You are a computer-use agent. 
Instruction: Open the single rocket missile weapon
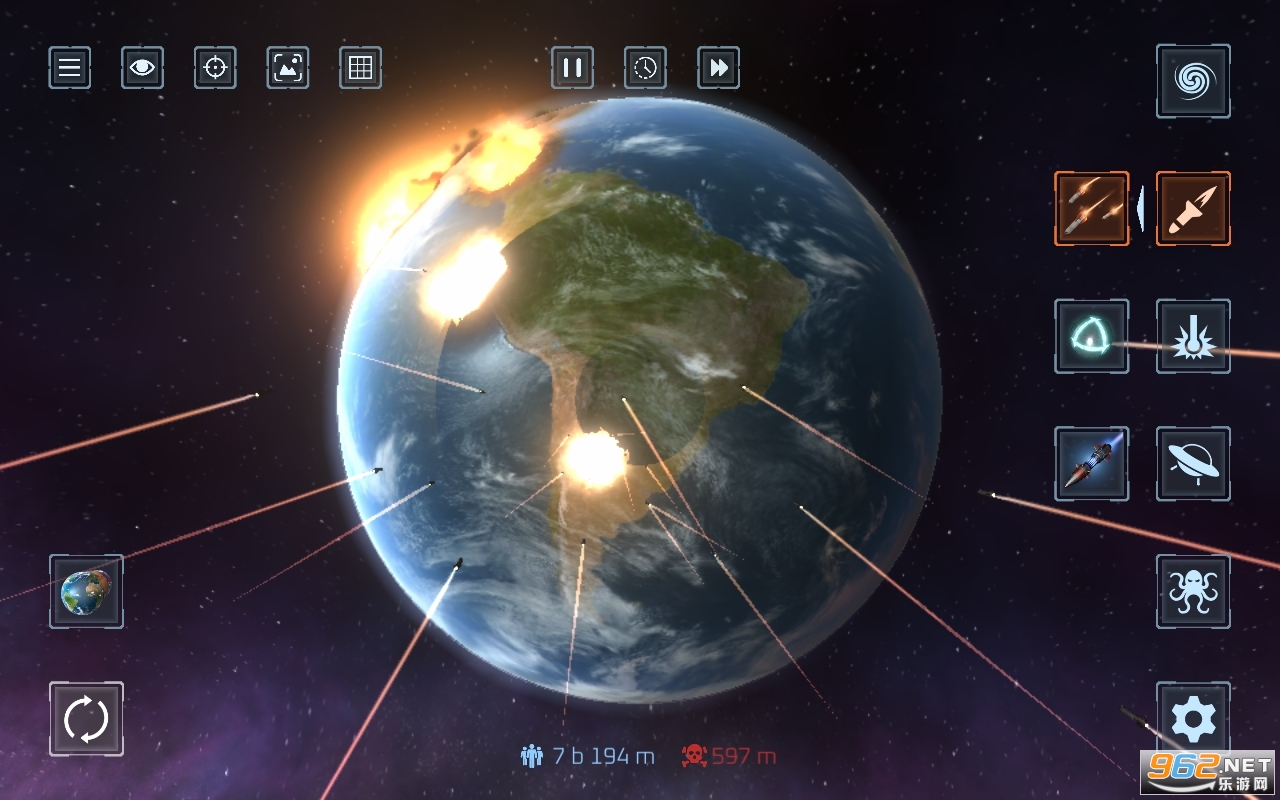[x=1192, y=207]
